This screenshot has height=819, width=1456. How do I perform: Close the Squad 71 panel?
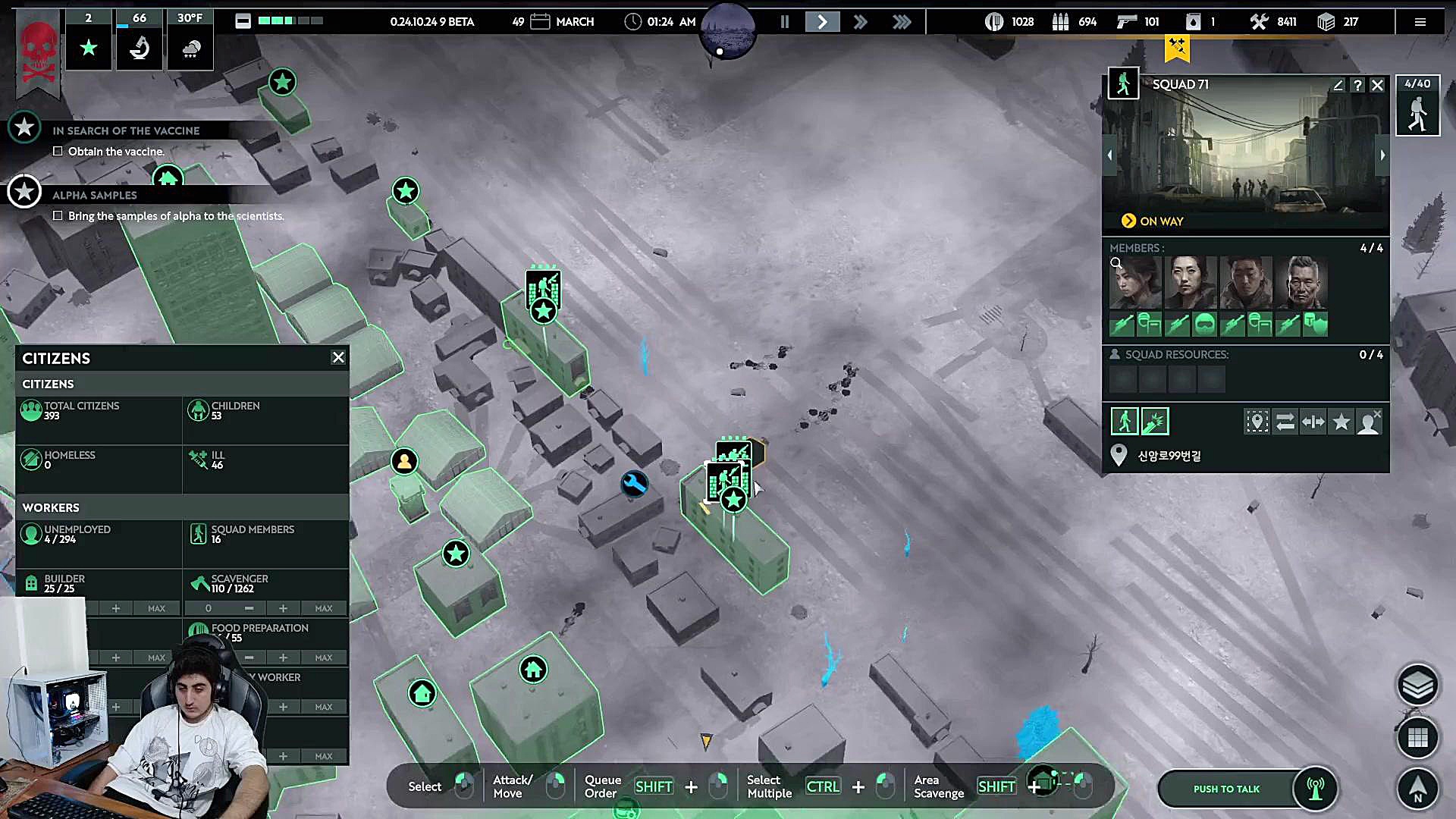tap(1378, 85)
